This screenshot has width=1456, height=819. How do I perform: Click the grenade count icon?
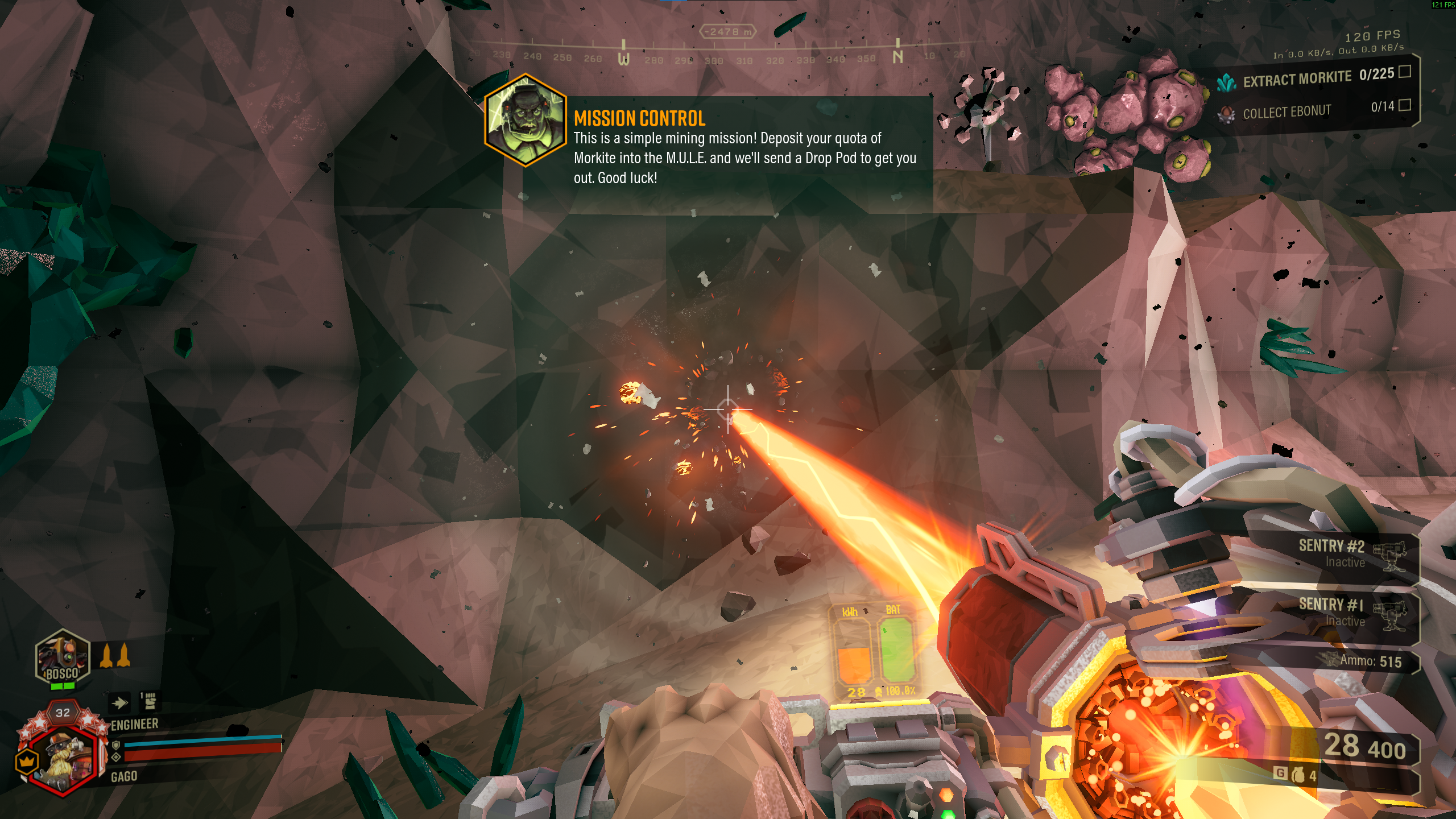click(1298, 775)
